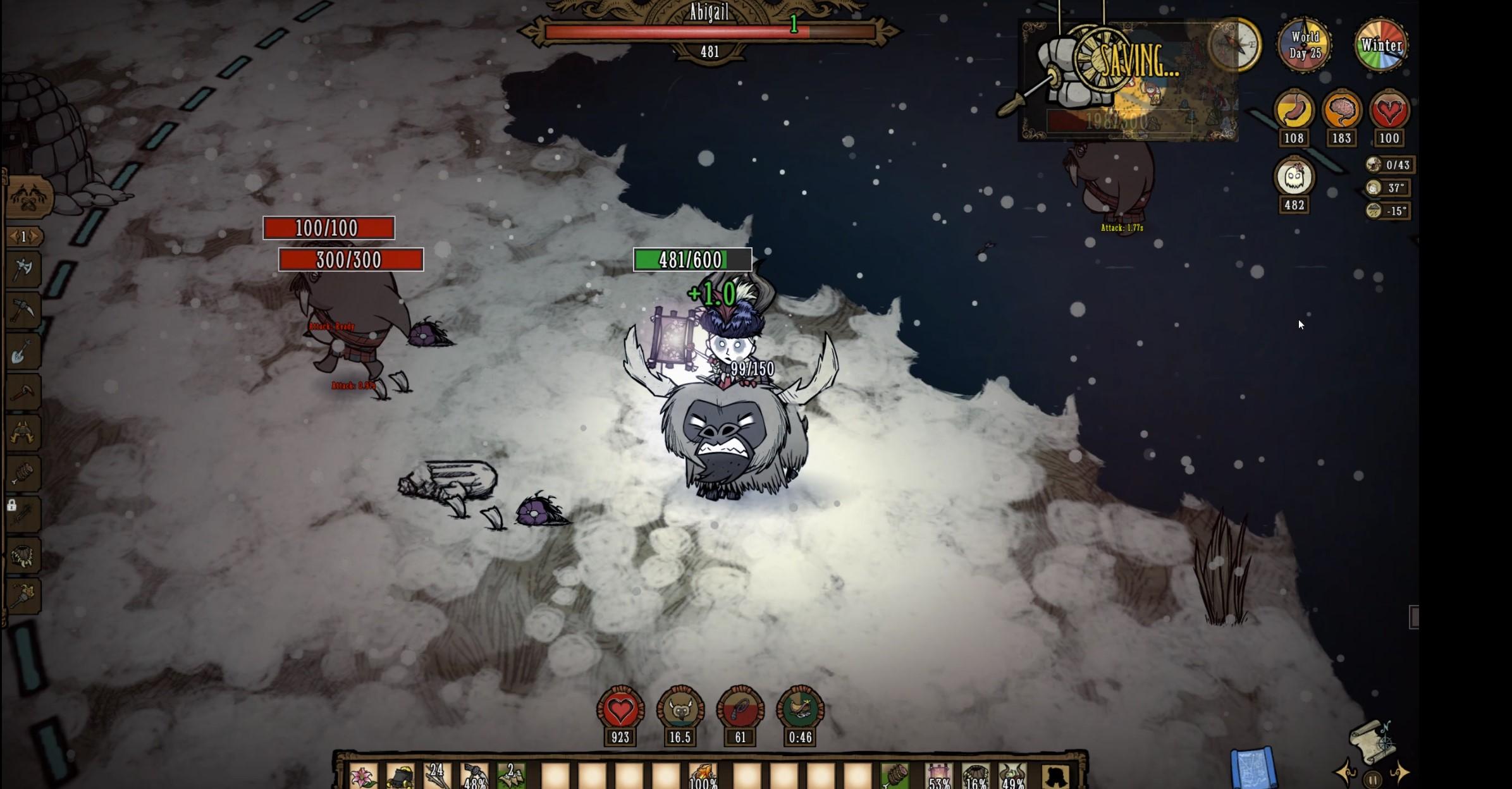This screenshot has width=1512, height=789.
Task: Click the heart badge showing 923
Action: [621, 708]
